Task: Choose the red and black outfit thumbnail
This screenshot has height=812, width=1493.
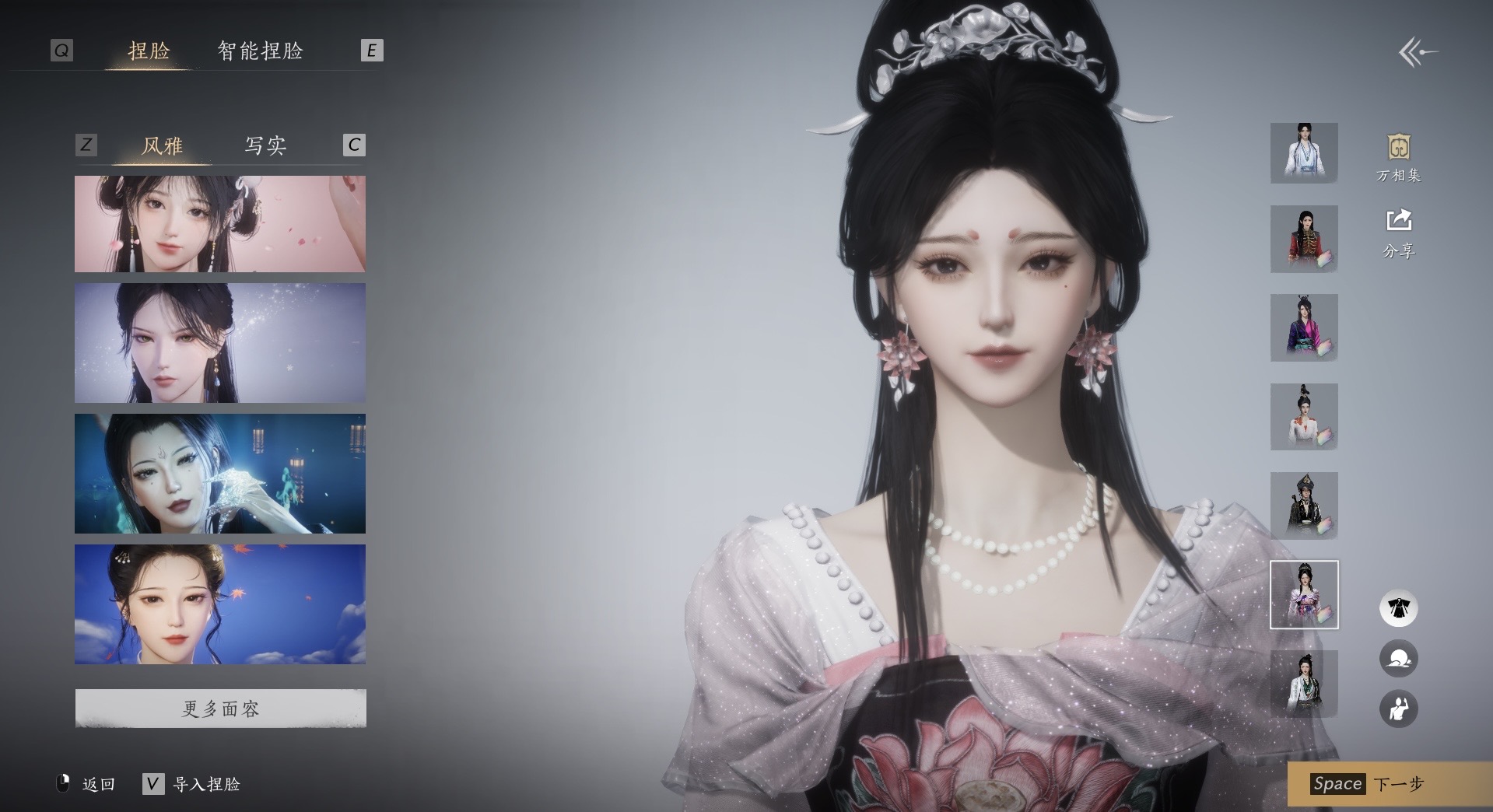Action: pos(1304,239)
